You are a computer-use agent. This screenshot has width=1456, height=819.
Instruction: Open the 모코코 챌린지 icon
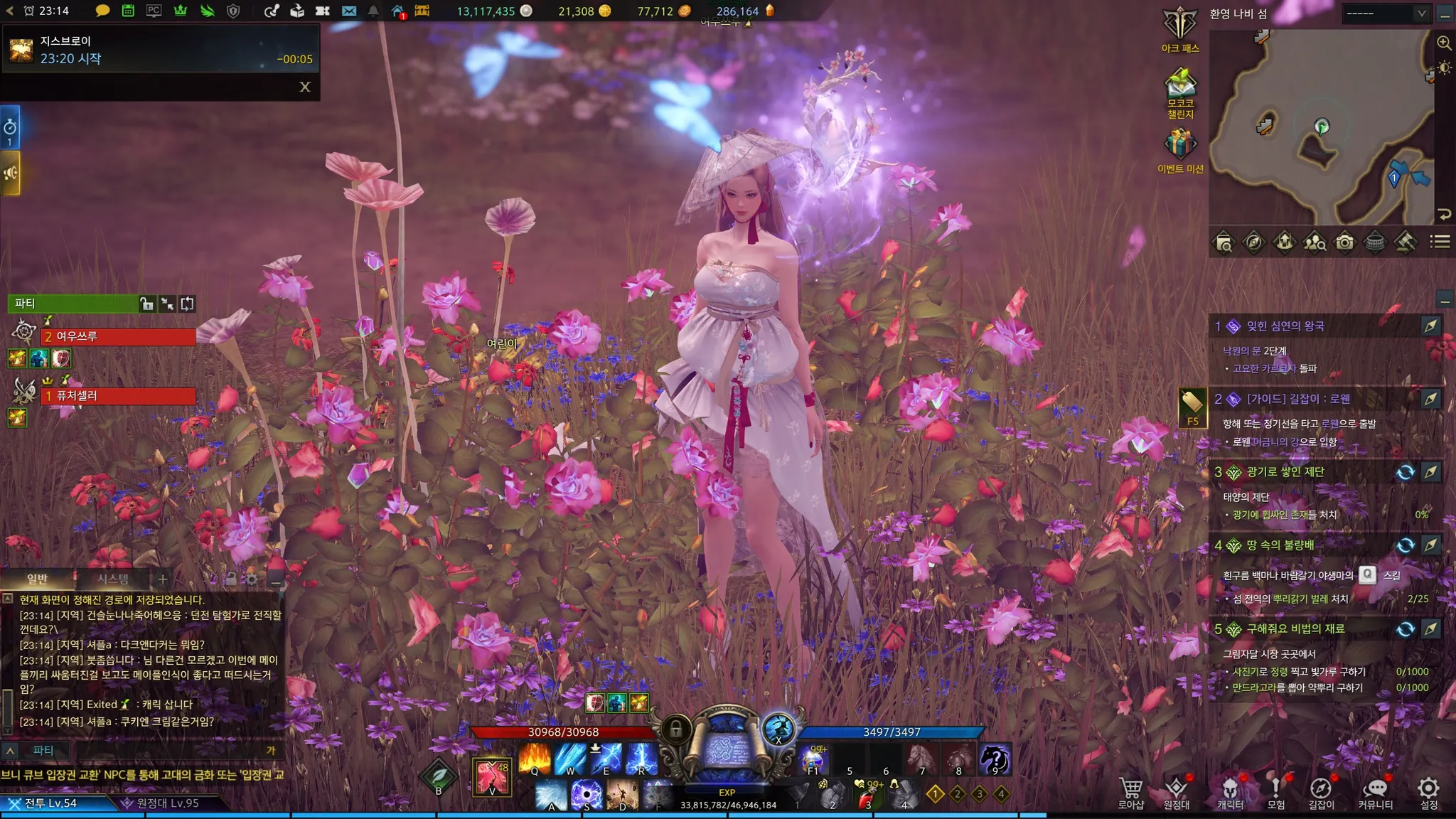[1180, 85]
